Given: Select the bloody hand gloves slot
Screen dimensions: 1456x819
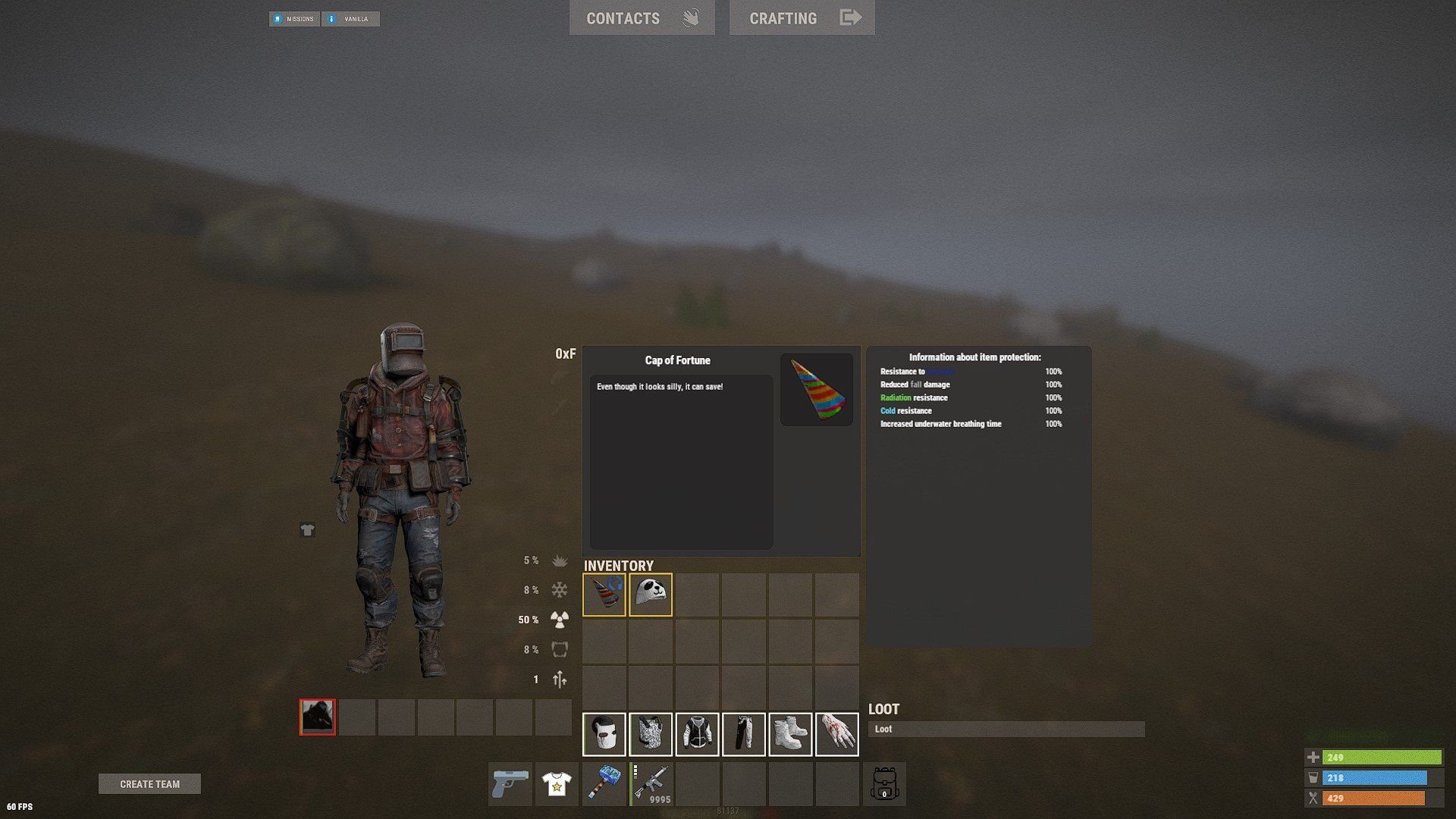Looking at the screenshot, I should tap(836, 734).
